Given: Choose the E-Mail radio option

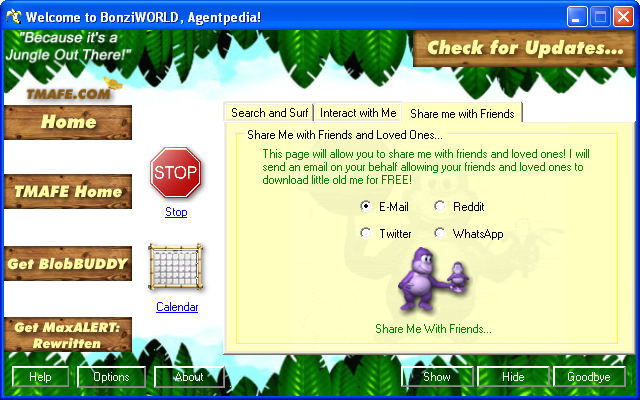Looking at the screenshot, I should point(366,206).
